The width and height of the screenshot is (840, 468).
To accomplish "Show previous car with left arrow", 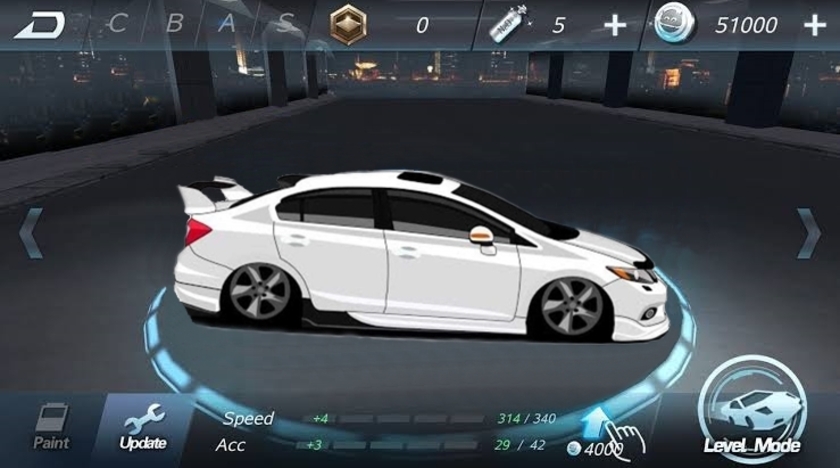I will pyautogui.click(x=30, y=233).
